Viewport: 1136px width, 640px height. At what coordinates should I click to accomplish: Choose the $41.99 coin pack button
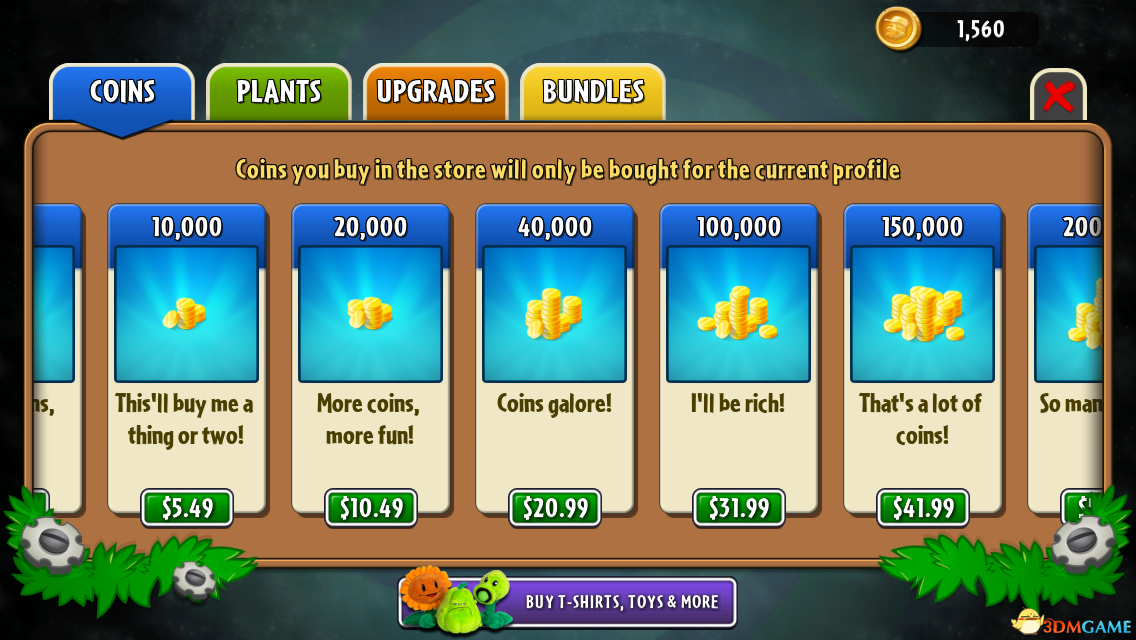tap(923, 508)
